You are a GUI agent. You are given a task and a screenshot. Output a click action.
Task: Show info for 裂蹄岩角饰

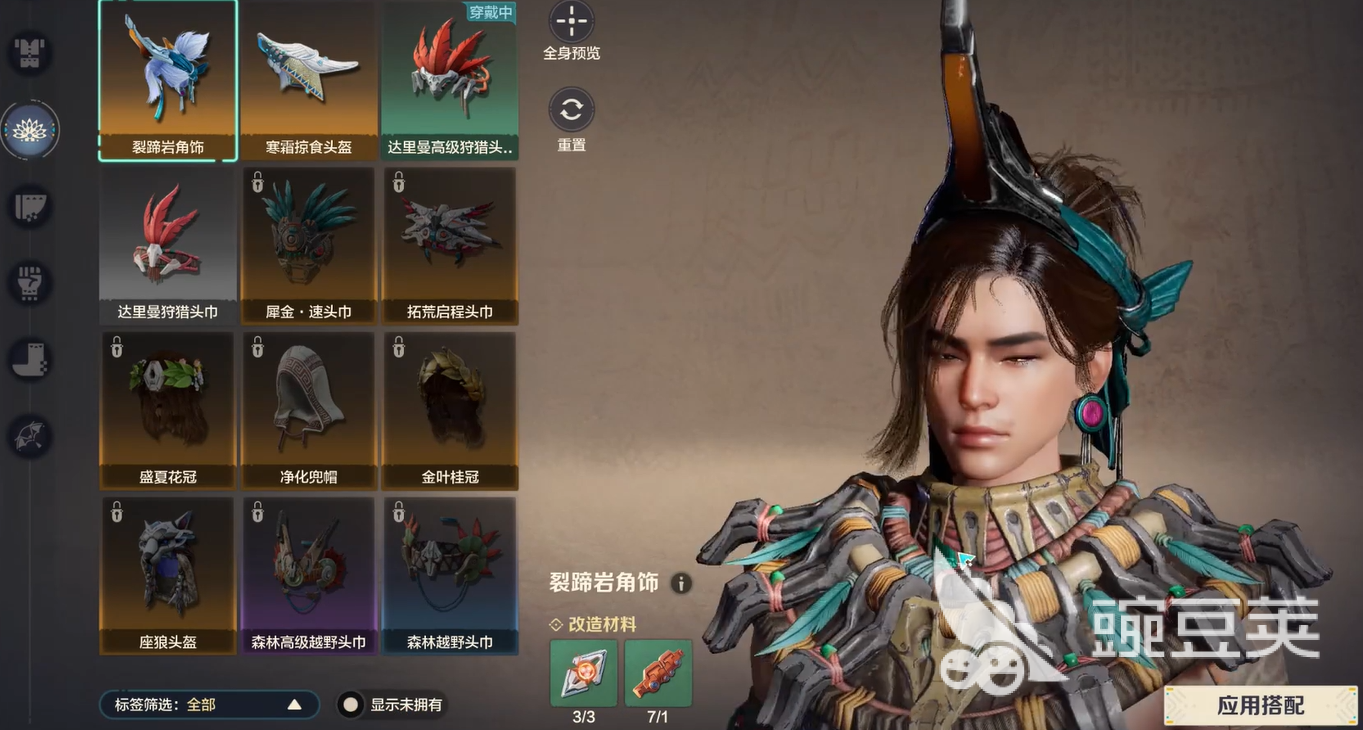point(681,583)
